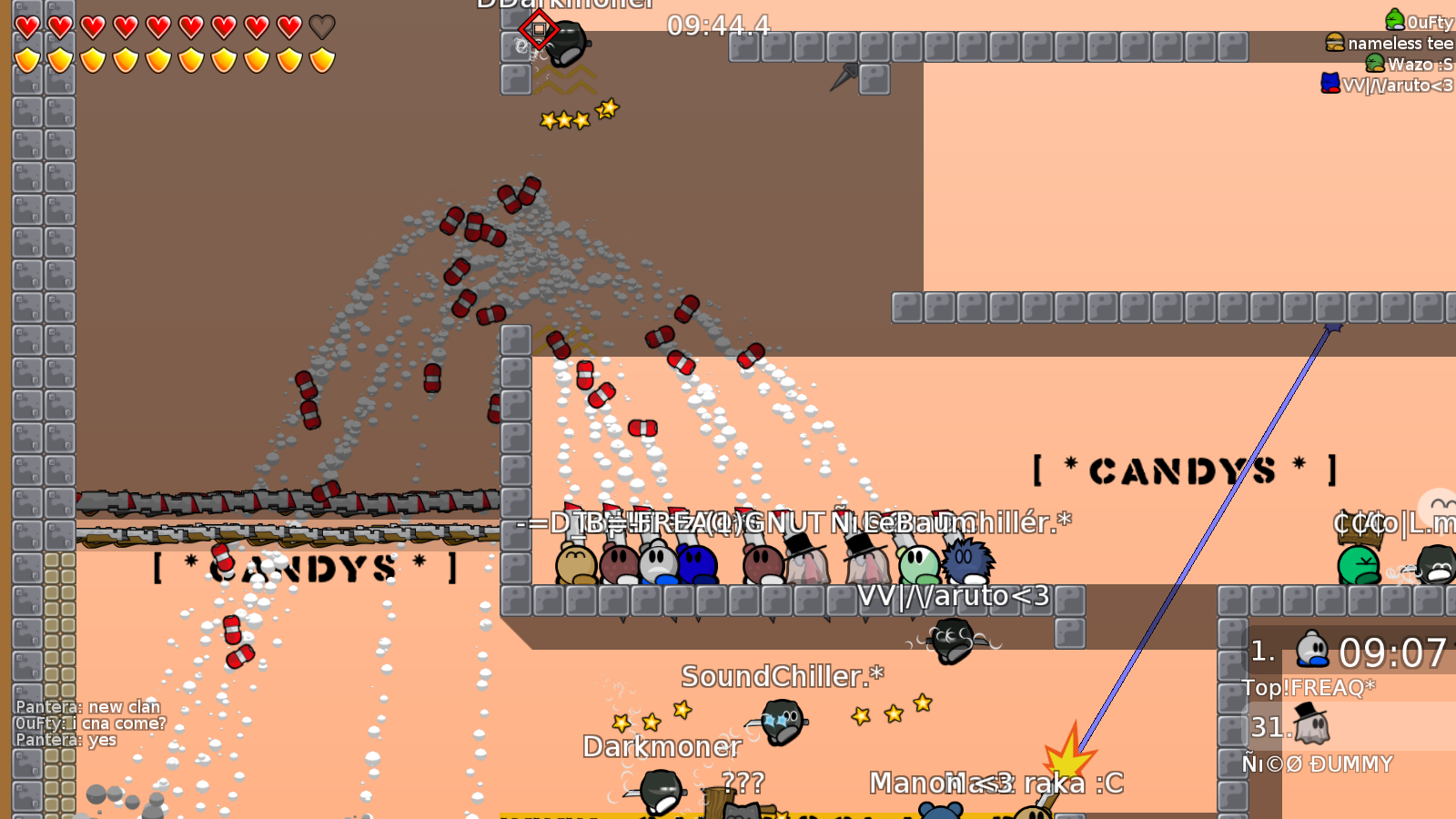
Task: Select the first red heart icon
Action: click(x=26, y=28)
